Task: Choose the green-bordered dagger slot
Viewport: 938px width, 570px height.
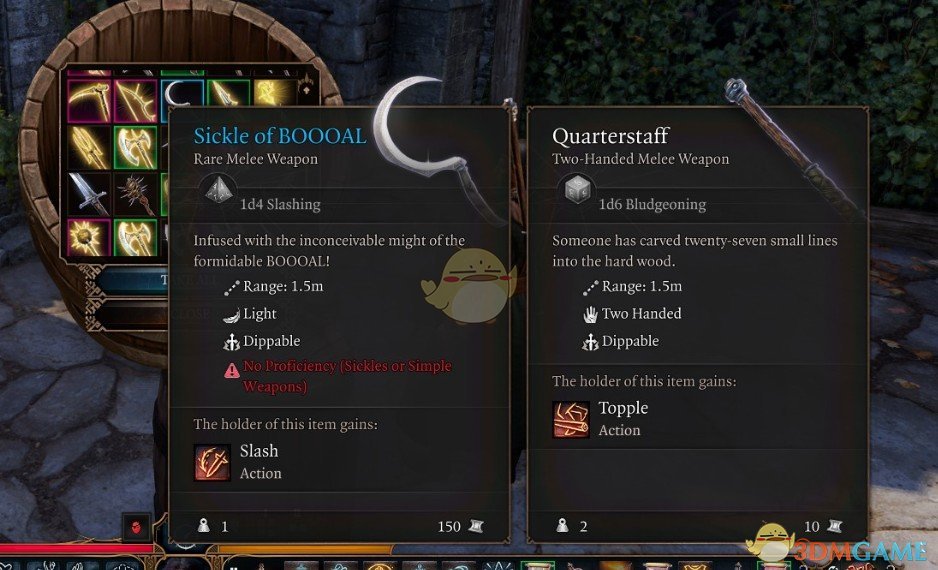Action: click(x=227, y=98)
